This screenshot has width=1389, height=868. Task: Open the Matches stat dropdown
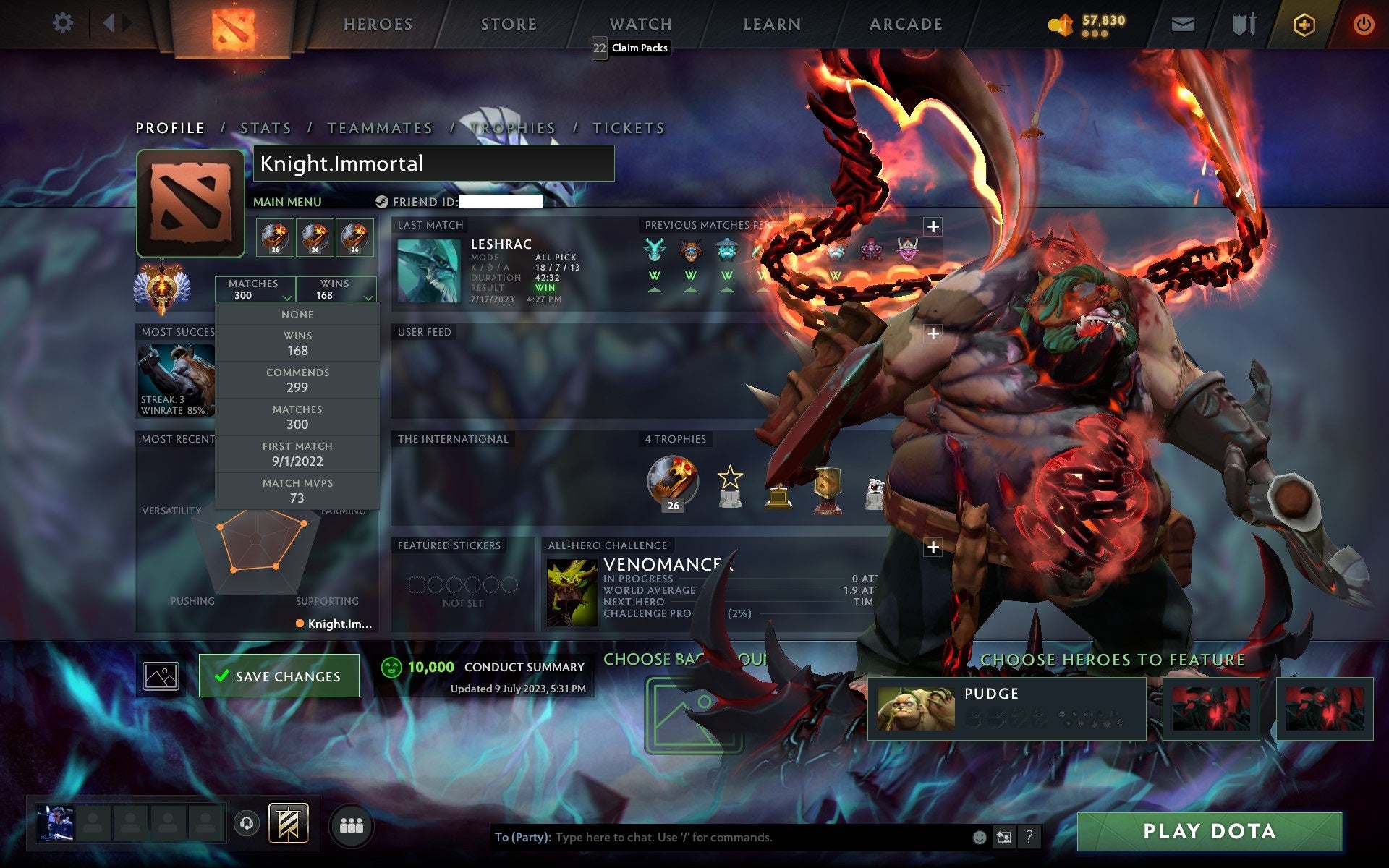pos(254,289)
